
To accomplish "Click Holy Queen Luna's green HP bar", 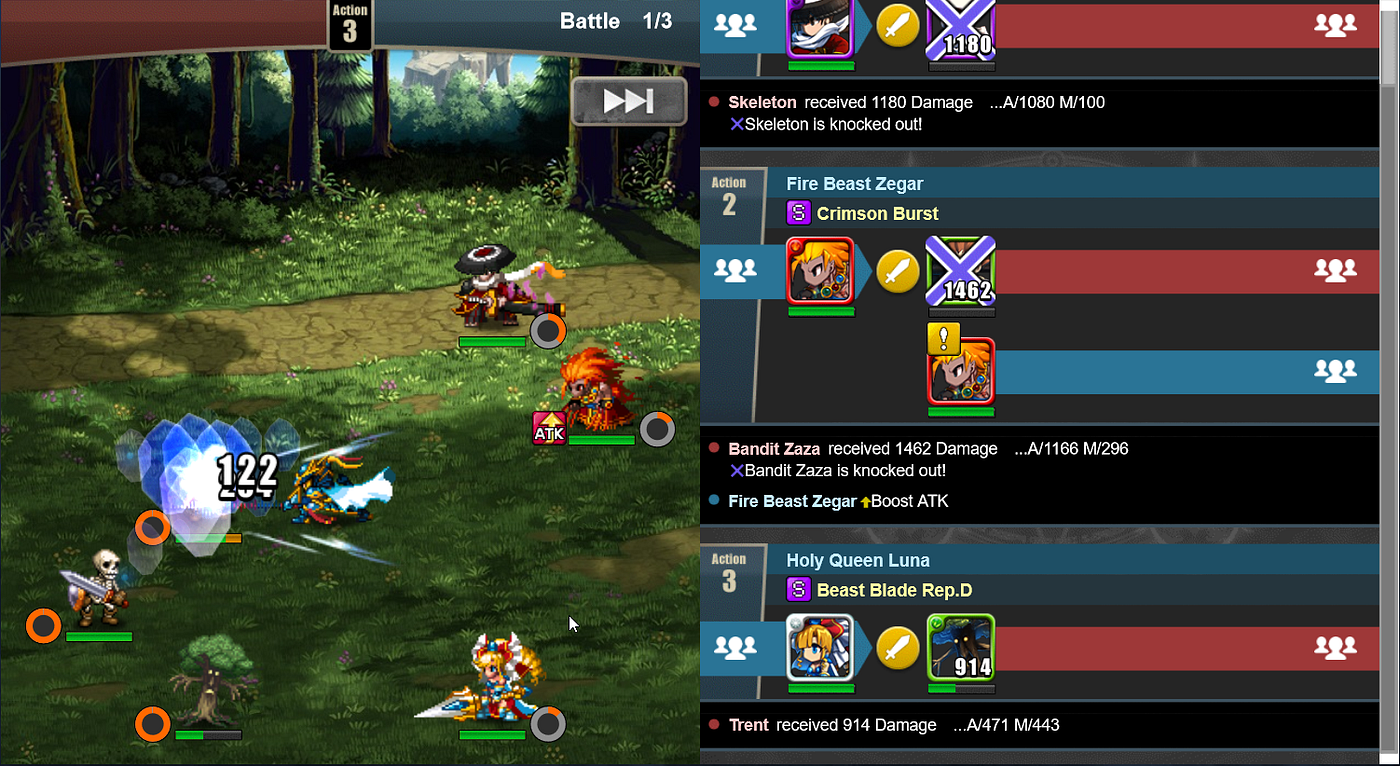I will click(820, 687).
